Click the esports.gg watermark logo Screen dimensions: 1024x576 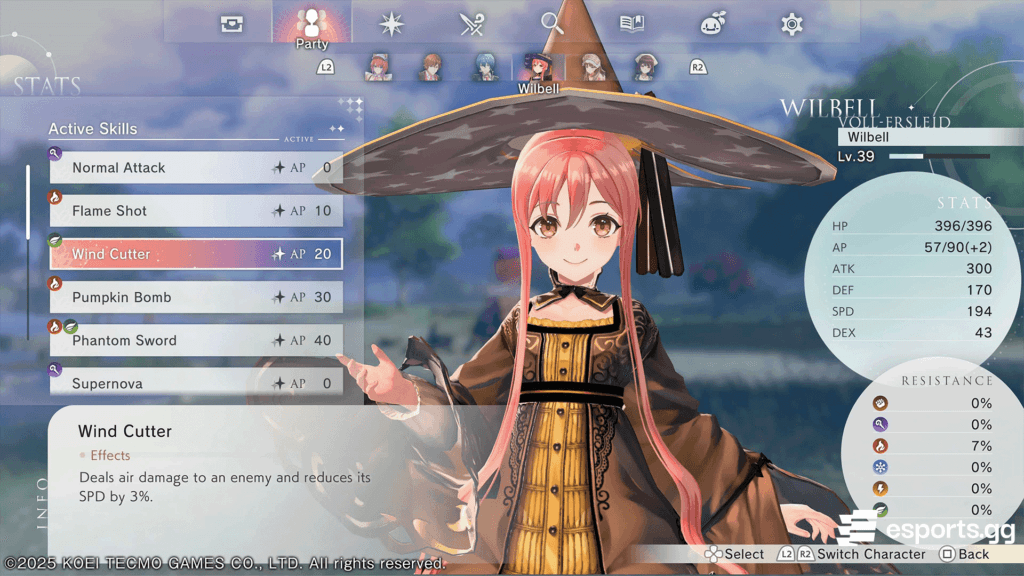tap(926, 526)
